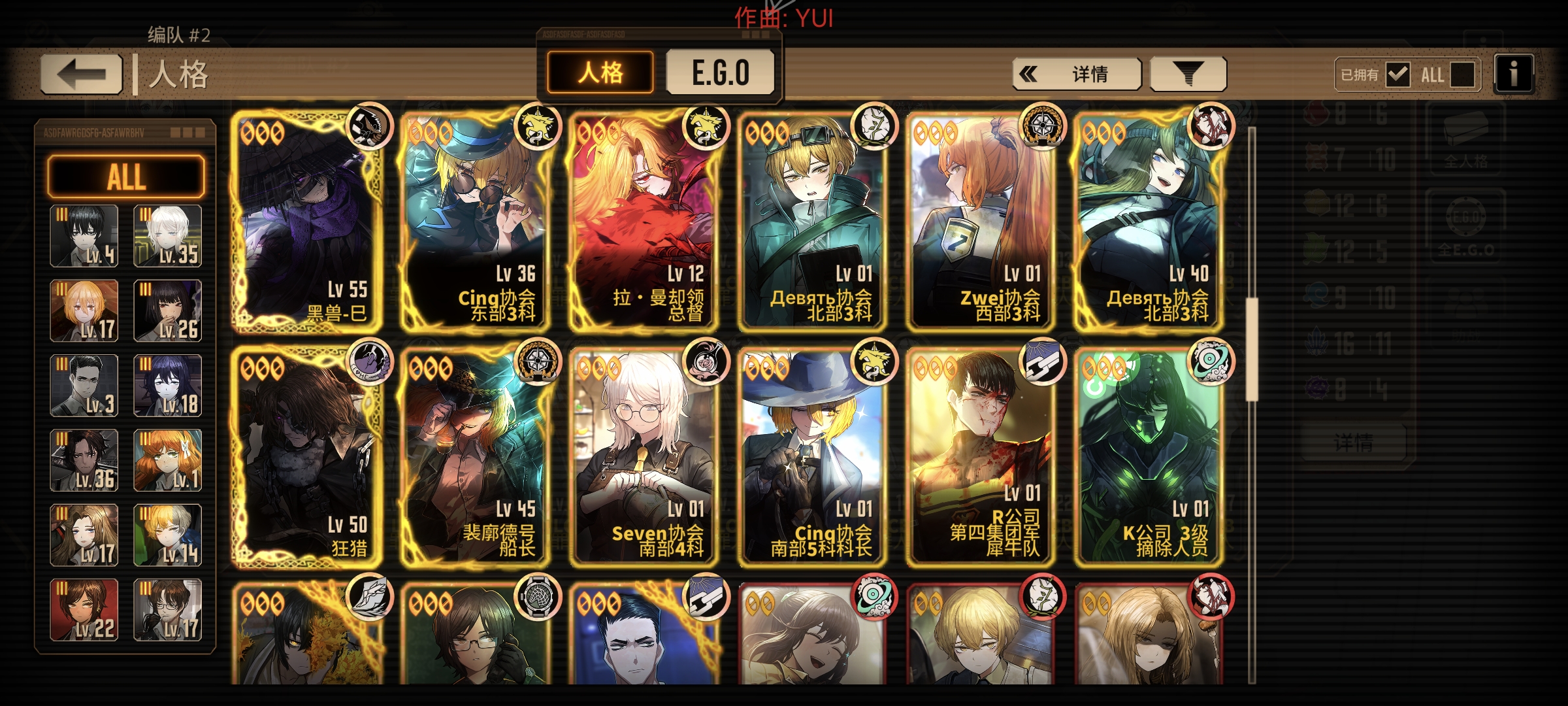Toggle the 已拥有 checkbox
This screenshot has height=706, width=1568.
[x=1399, y=75]
